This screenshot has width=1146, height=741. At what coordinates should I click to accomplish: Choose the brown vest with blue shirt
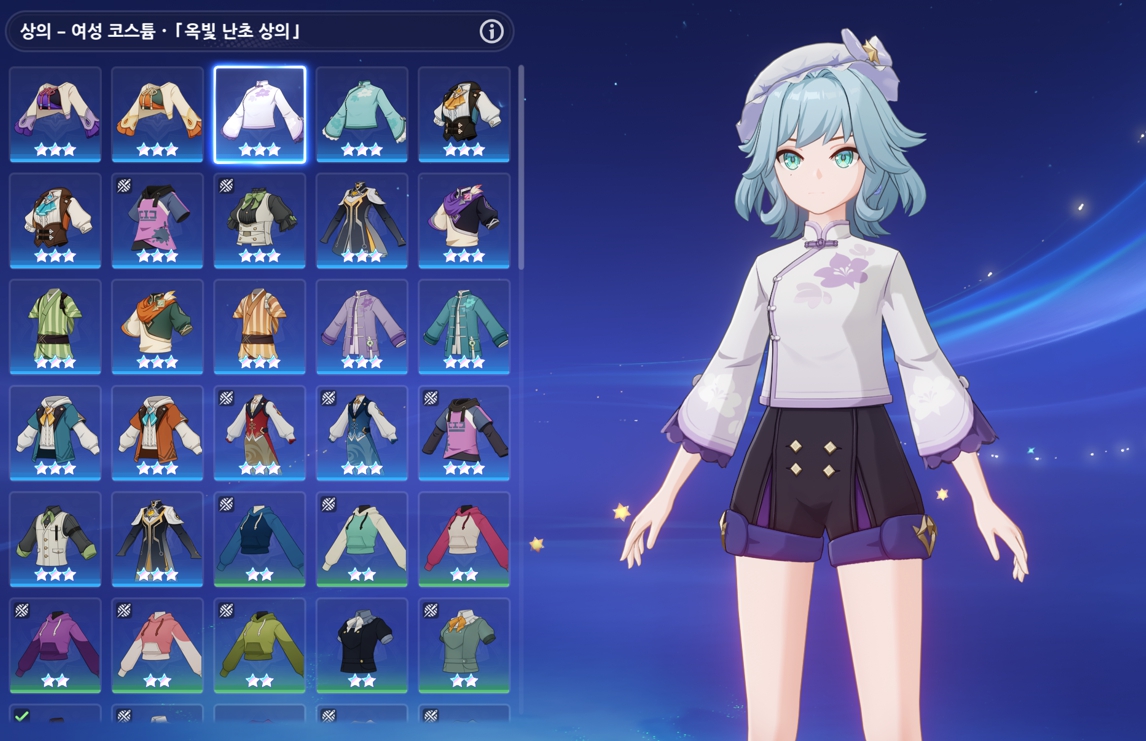pyautogui.click(x=55, y=220)
